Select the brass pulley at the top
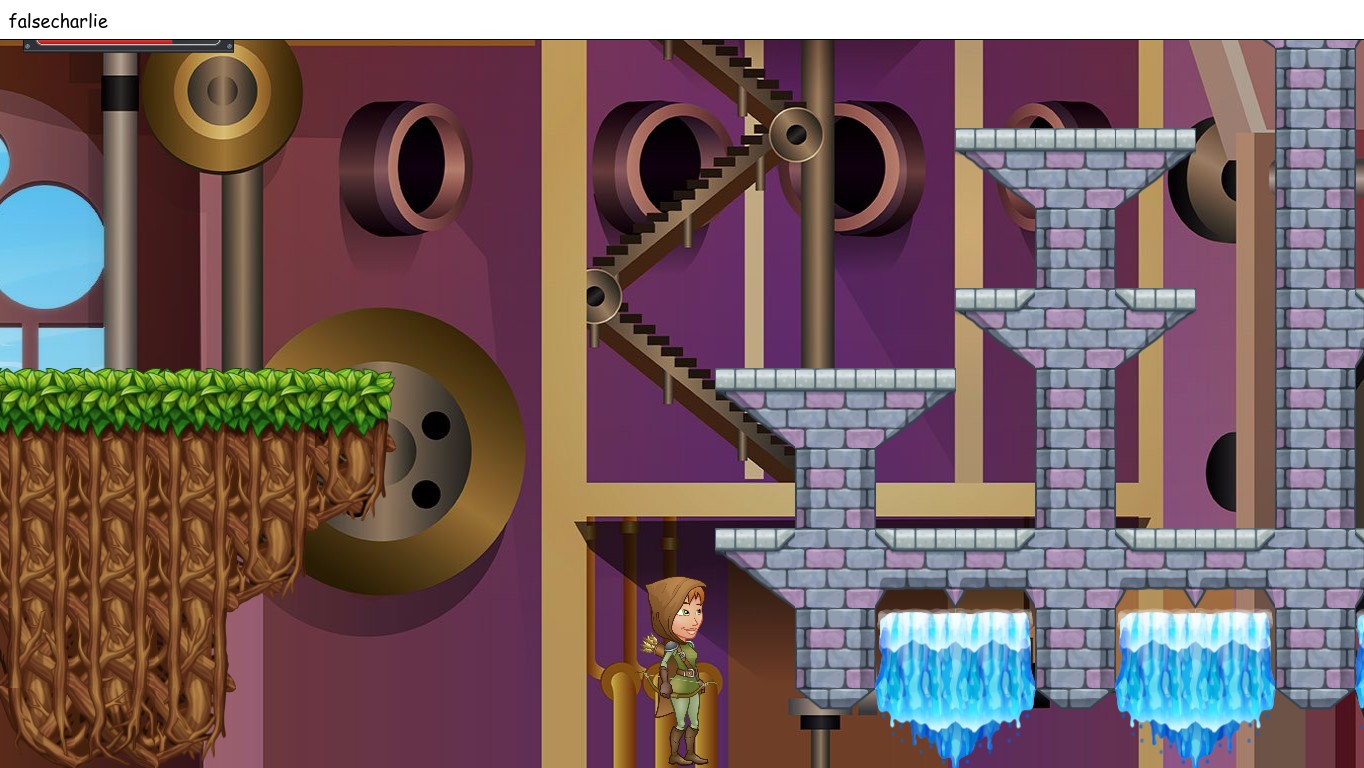This screenshot has height=768, width=1364. pos(220,90)
